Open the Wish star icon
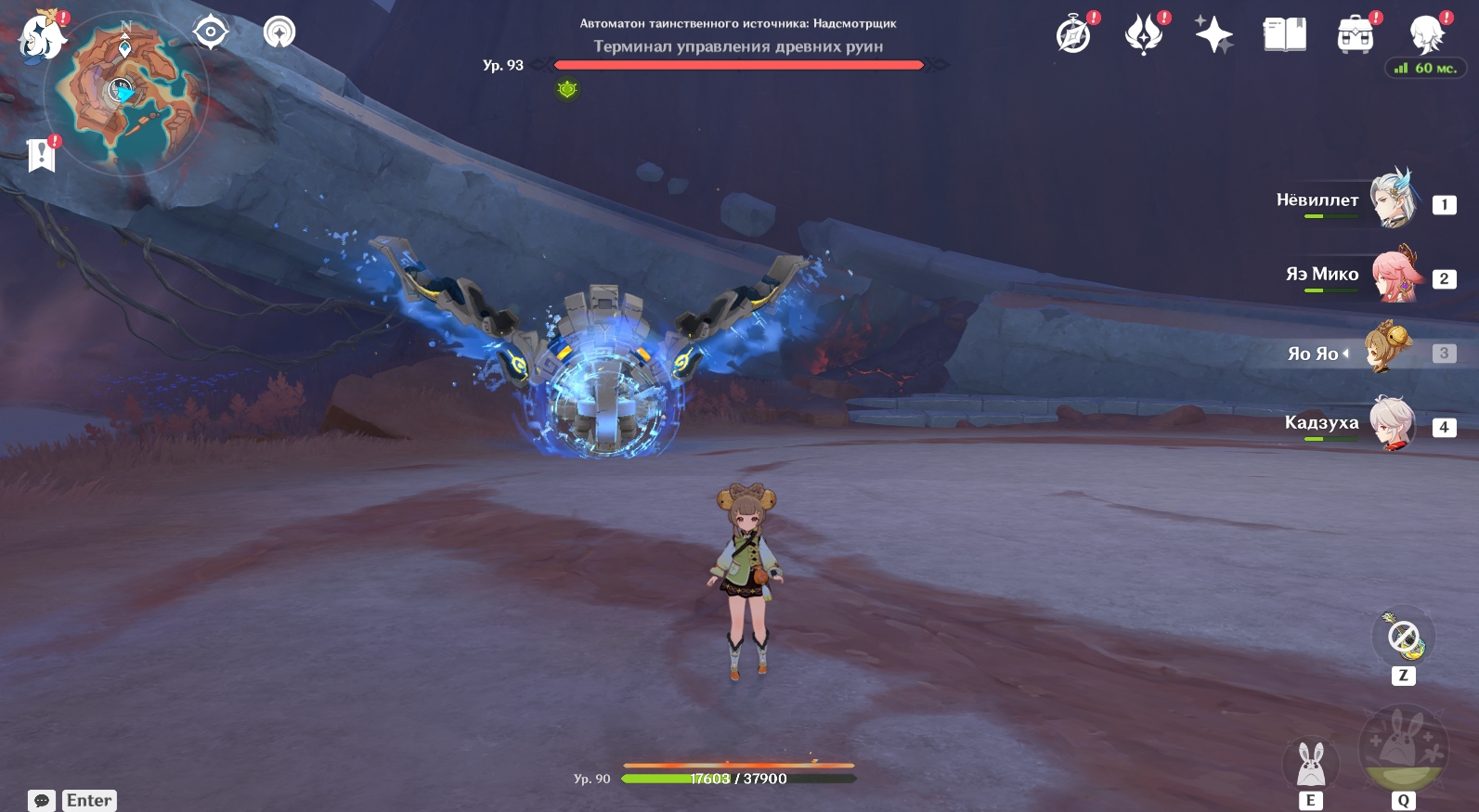 pyautogui.click(x=1213, y=35)
